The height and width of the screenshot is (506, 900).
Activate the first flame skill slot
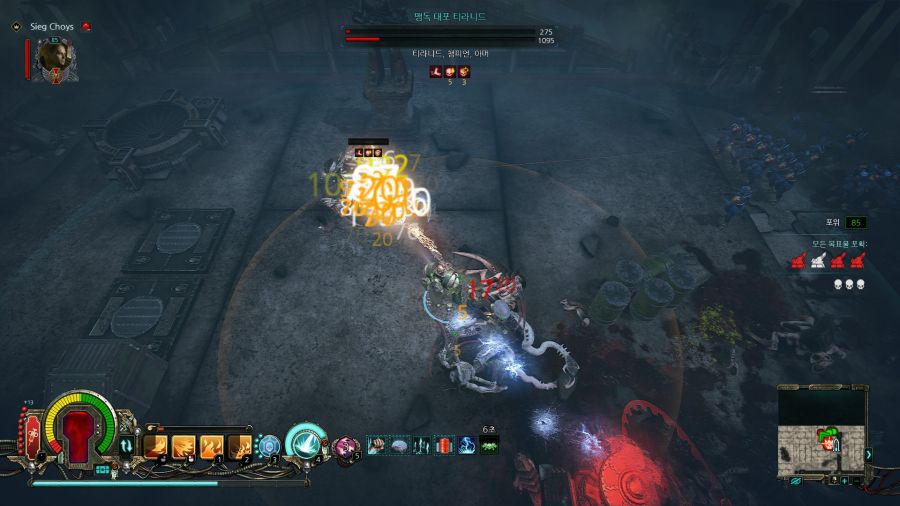click(x=158, y=446)
